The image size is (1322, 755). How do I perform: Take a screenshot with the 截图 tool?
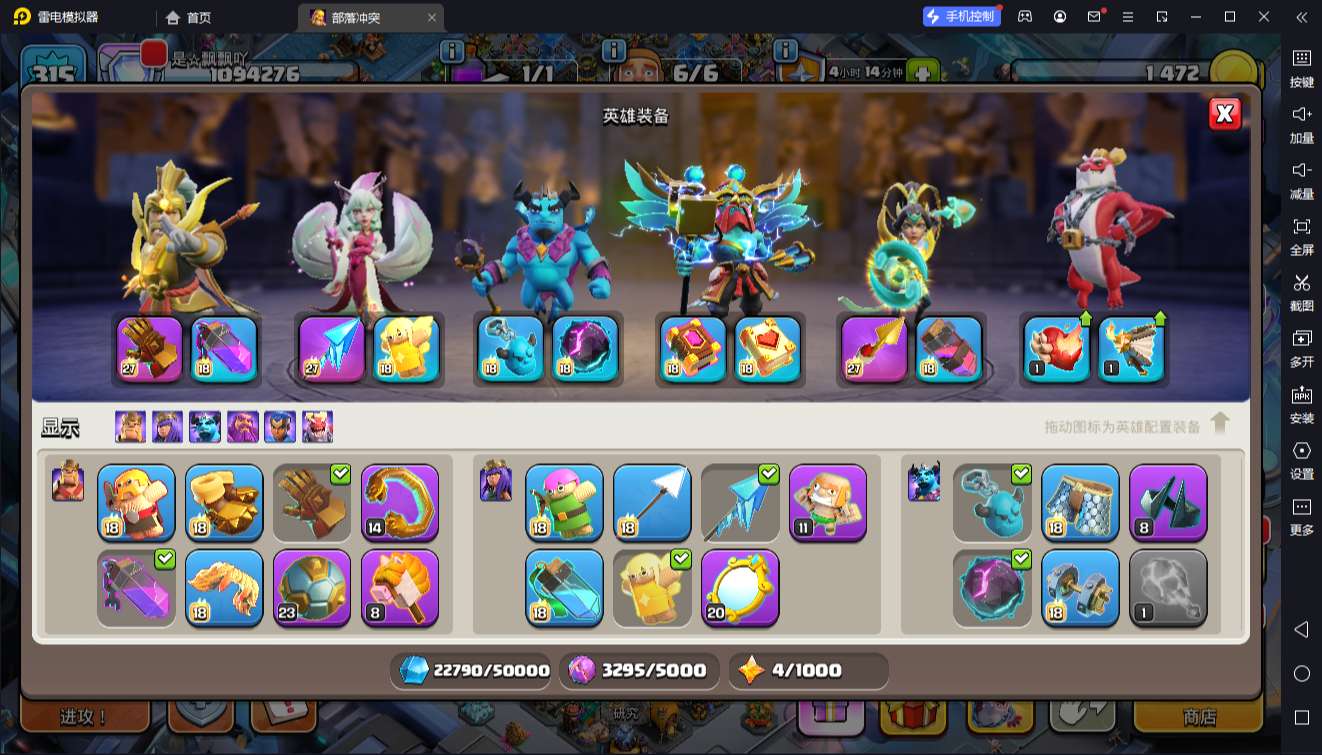point(1301,291)
